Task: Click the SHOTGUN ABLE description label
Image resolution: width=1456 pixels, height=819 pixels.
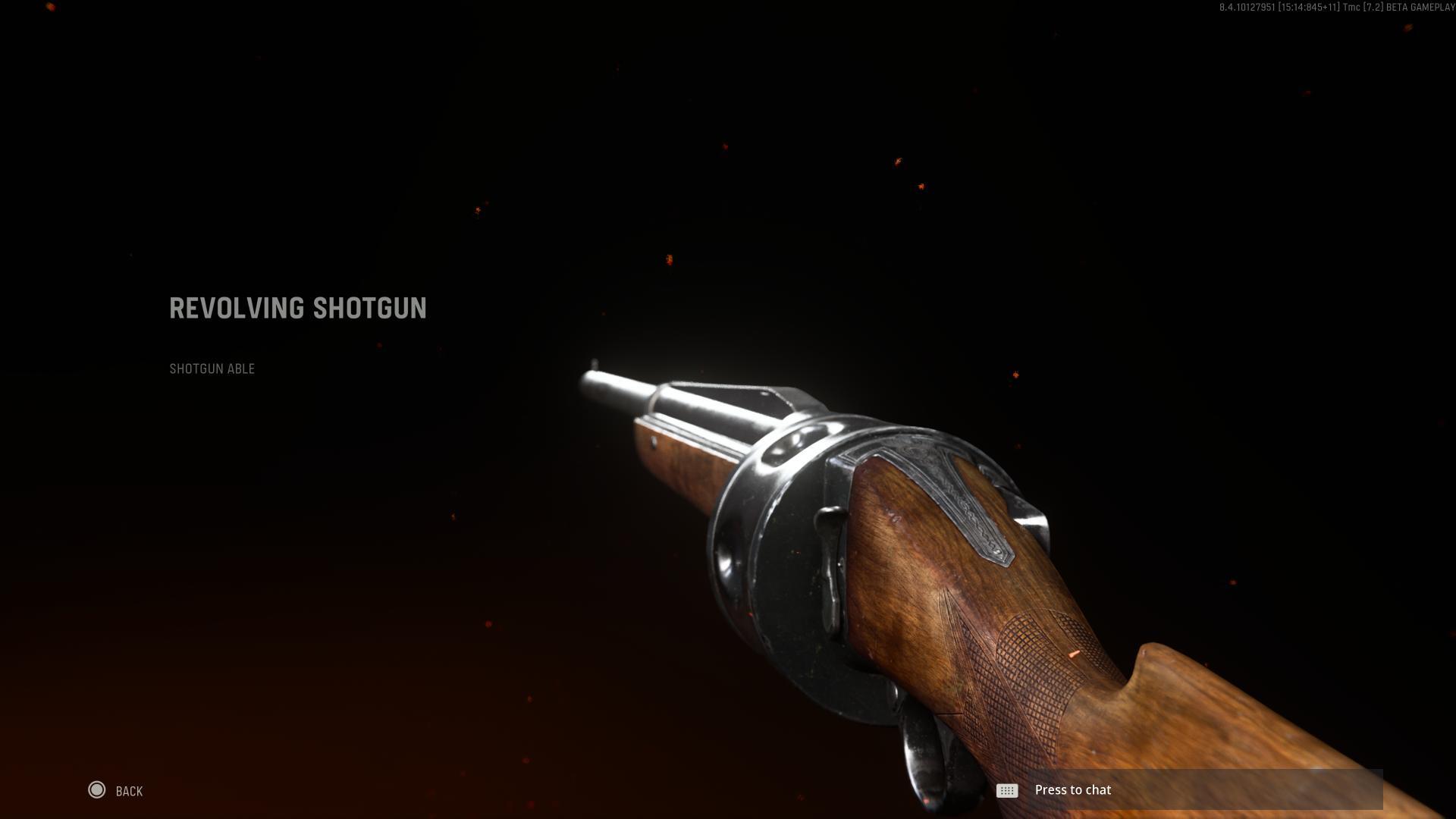Action: [212, 369]
